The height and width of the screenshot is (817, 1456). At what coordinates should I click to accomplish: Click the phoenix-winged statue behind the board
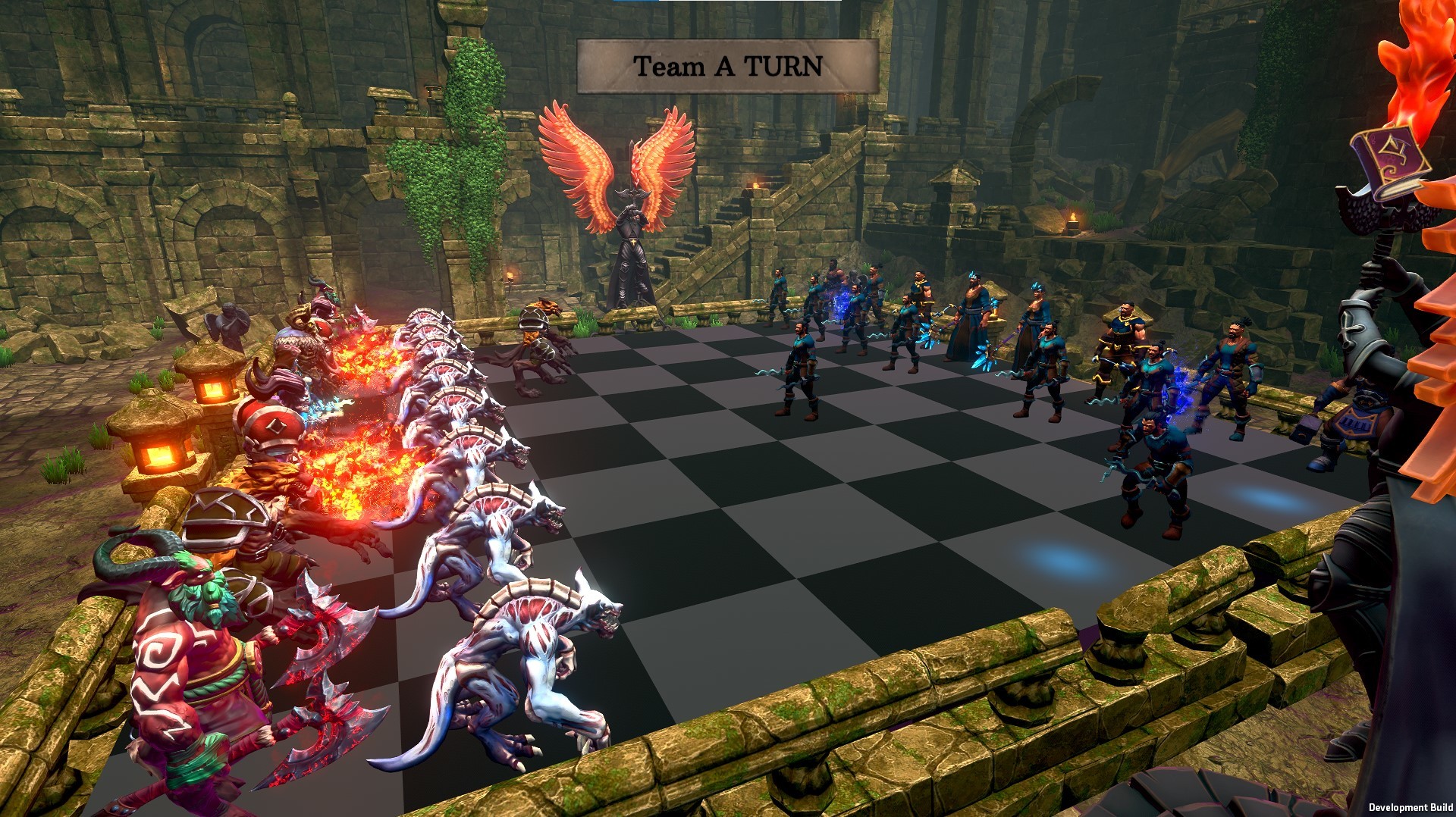631,227
